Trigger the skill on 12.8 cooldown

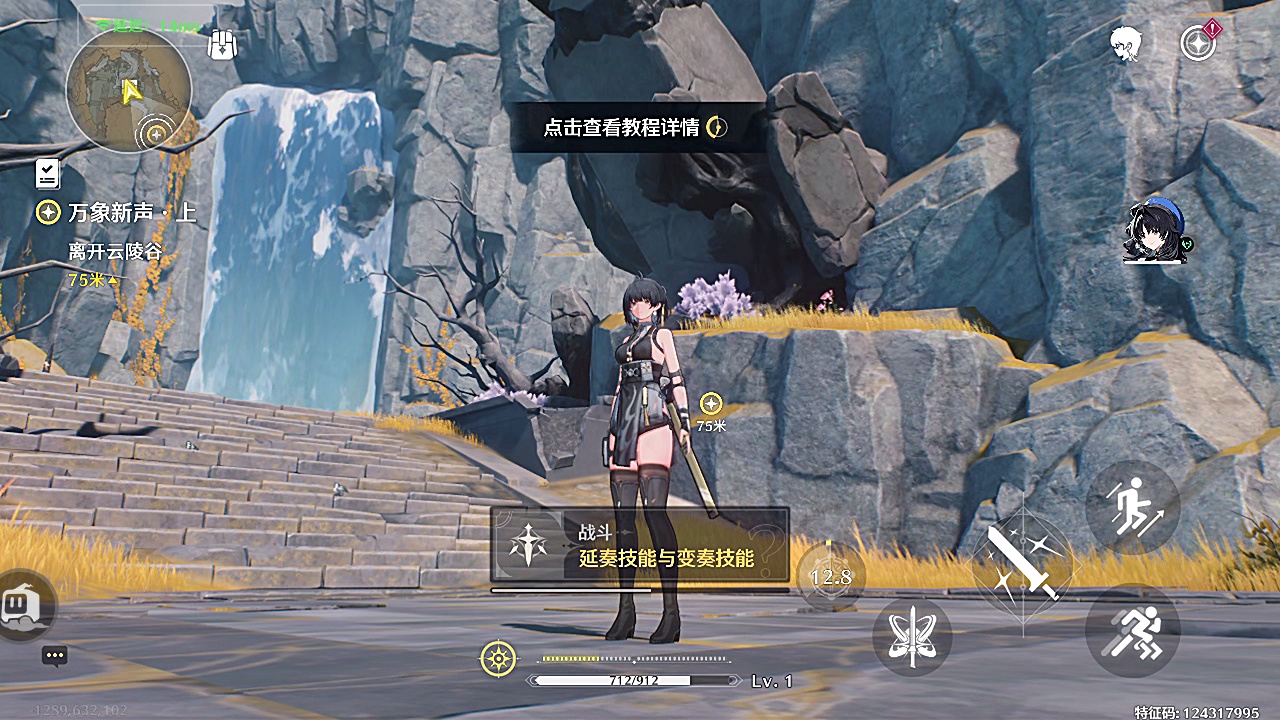coord(830,576)
